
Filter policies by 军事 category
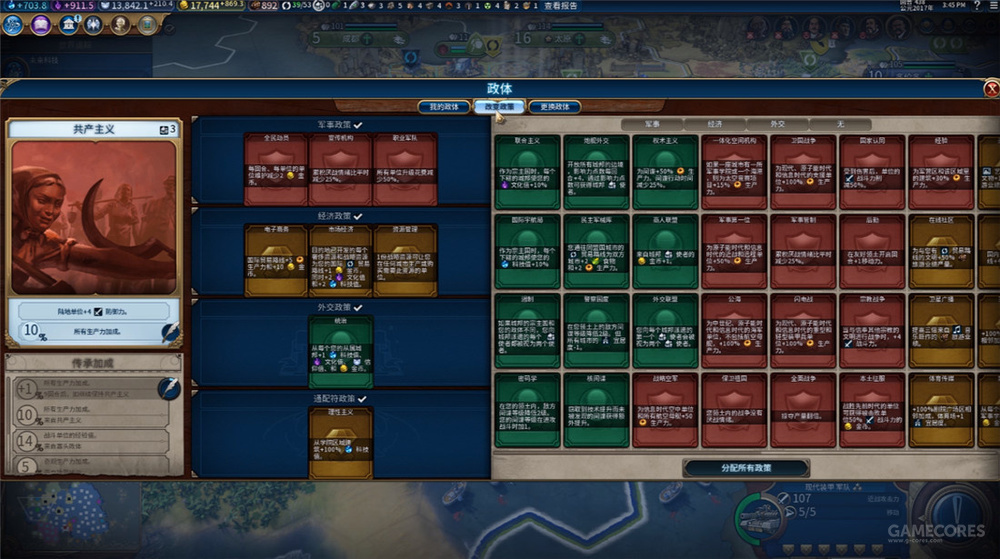(x=650, y=125)
